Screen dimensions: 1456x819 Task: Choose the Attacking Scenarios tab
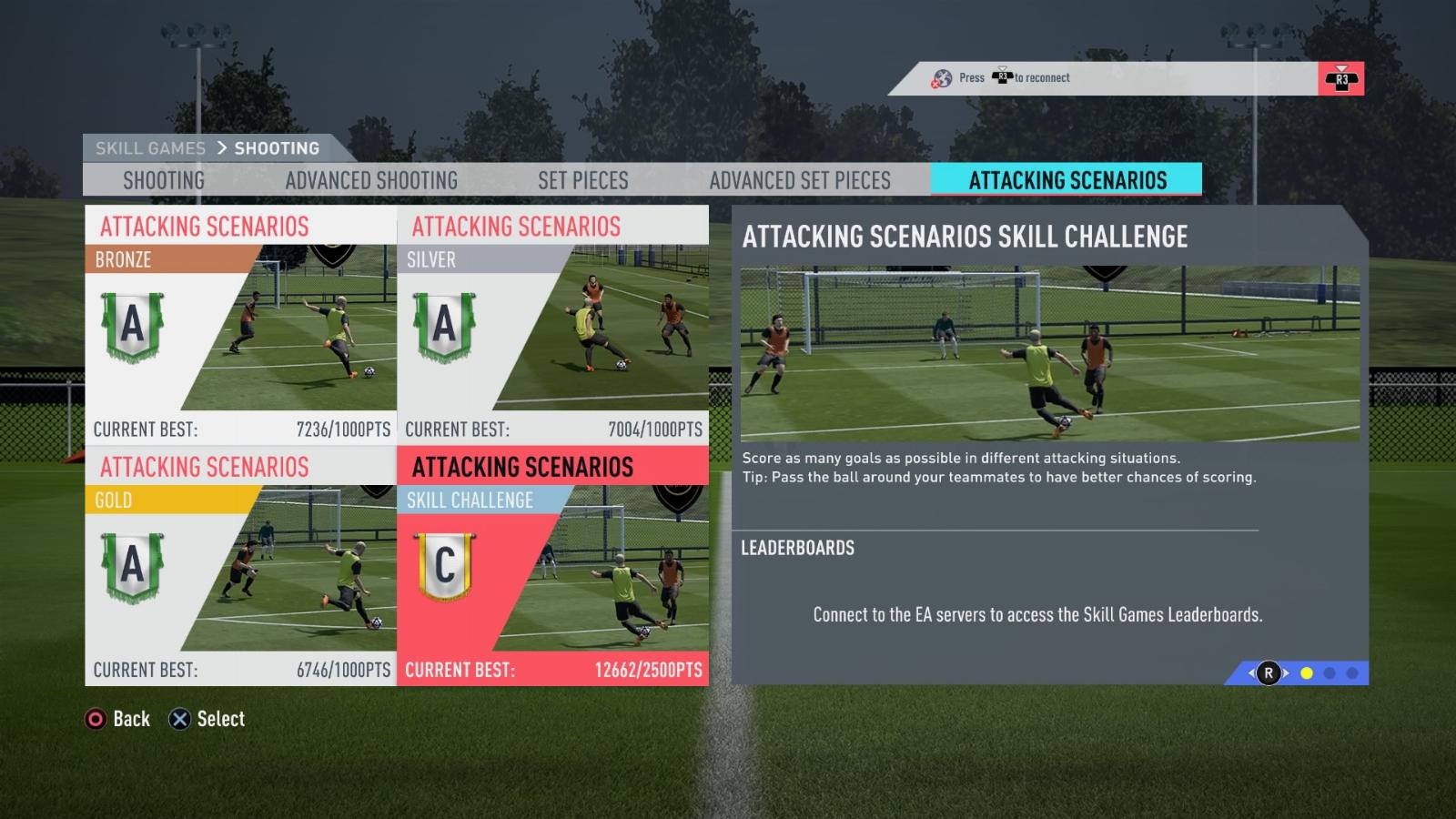1067,180
